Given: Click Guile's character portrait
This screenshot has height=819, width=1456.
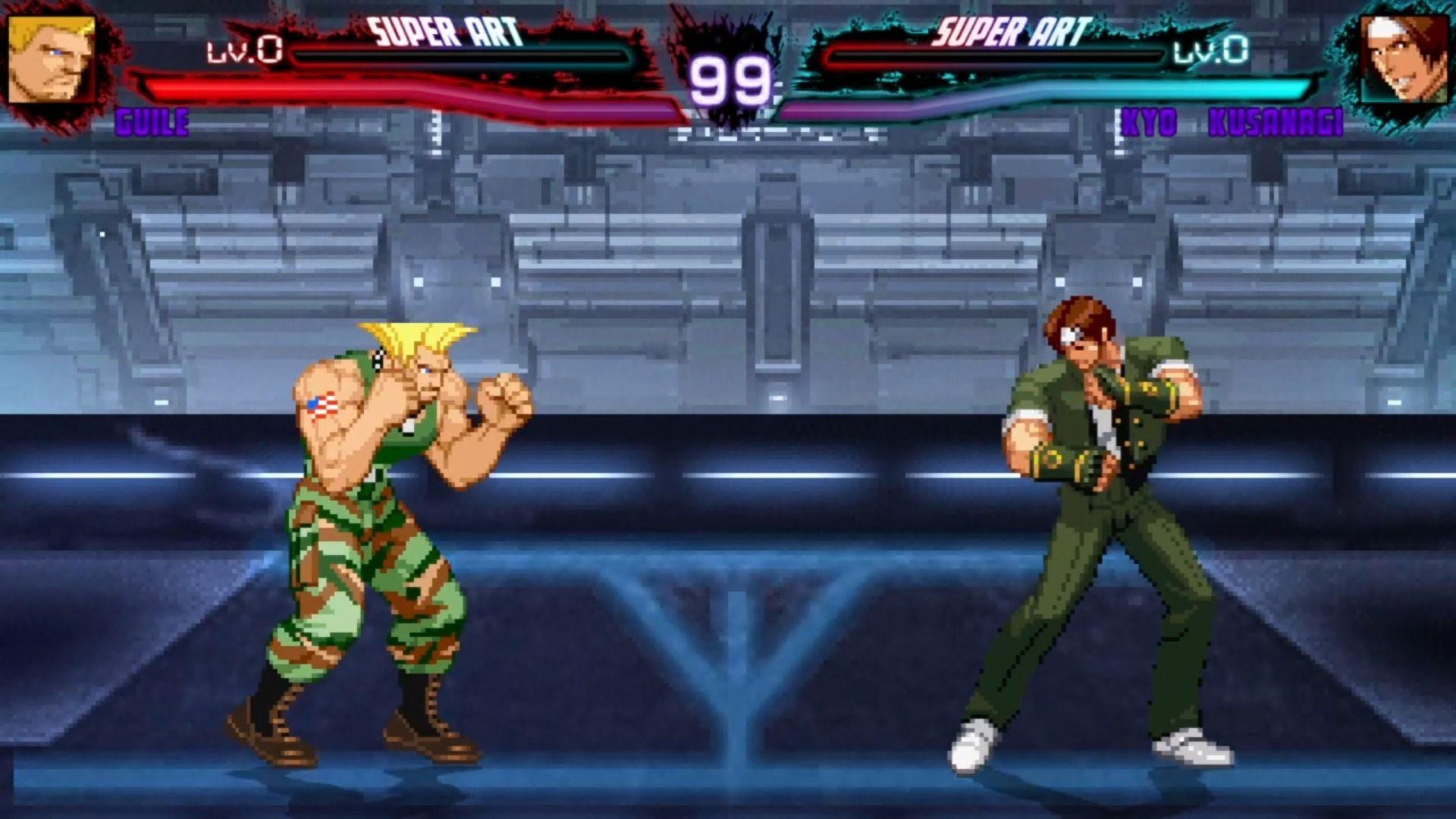Looking at the screenshot, I should (52, 58).
